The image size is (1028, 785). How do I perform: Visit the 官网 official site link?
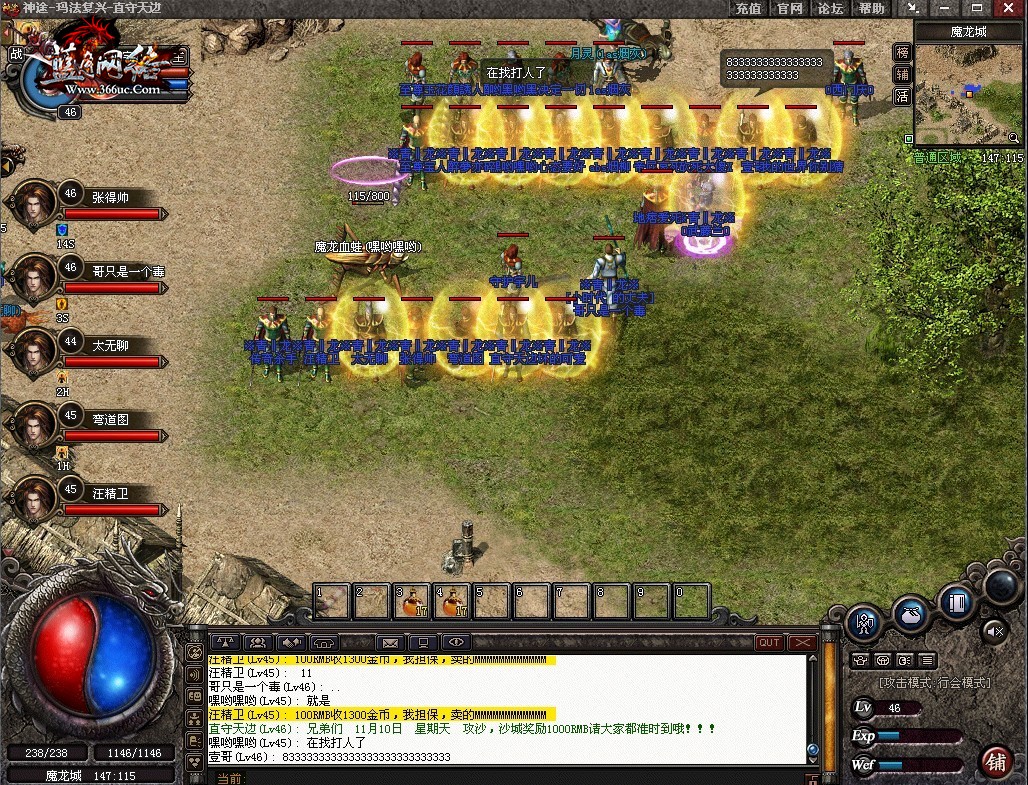[x=790, y=9]
